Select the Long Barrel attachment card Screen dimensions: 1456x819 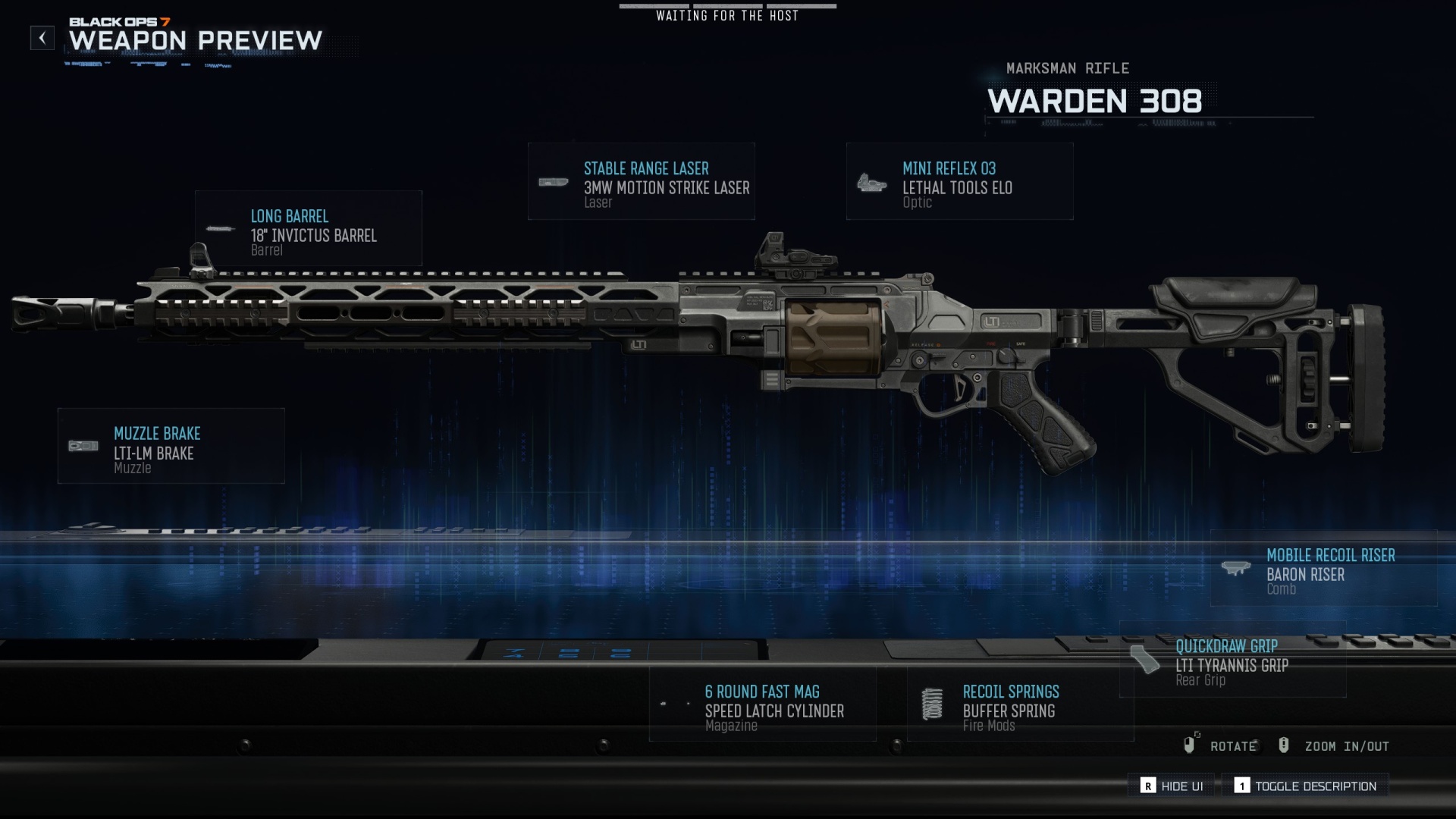point(308,228)
